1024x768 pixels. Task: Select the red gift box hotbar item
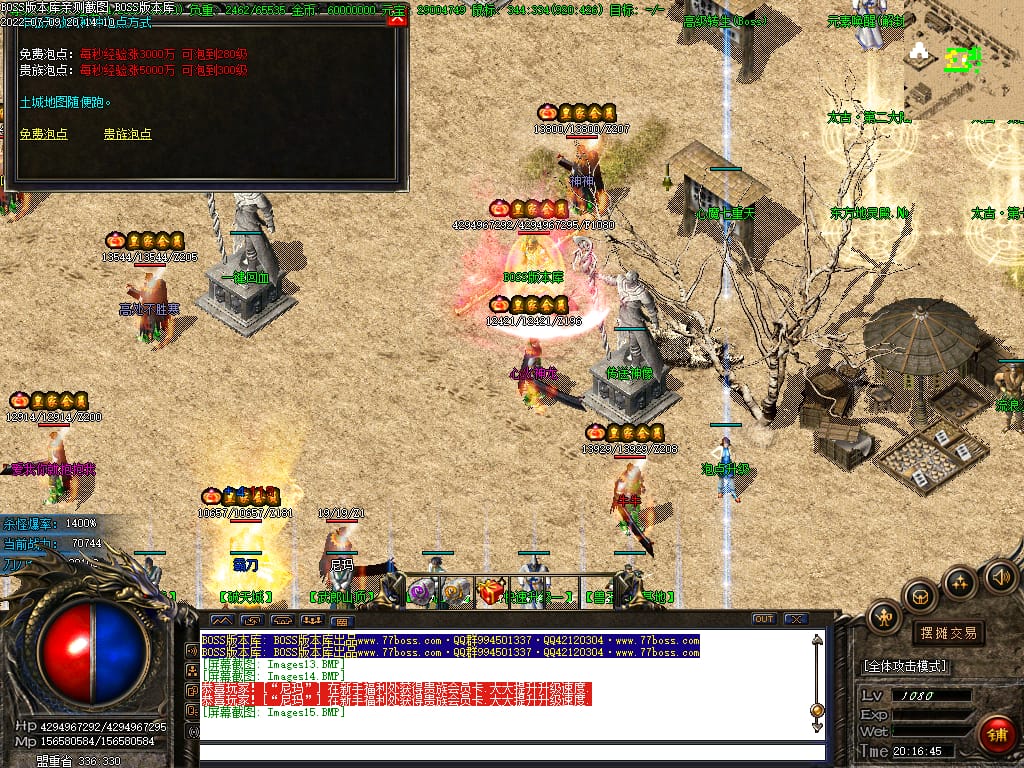pyautogui.click(x=490, y=593)
